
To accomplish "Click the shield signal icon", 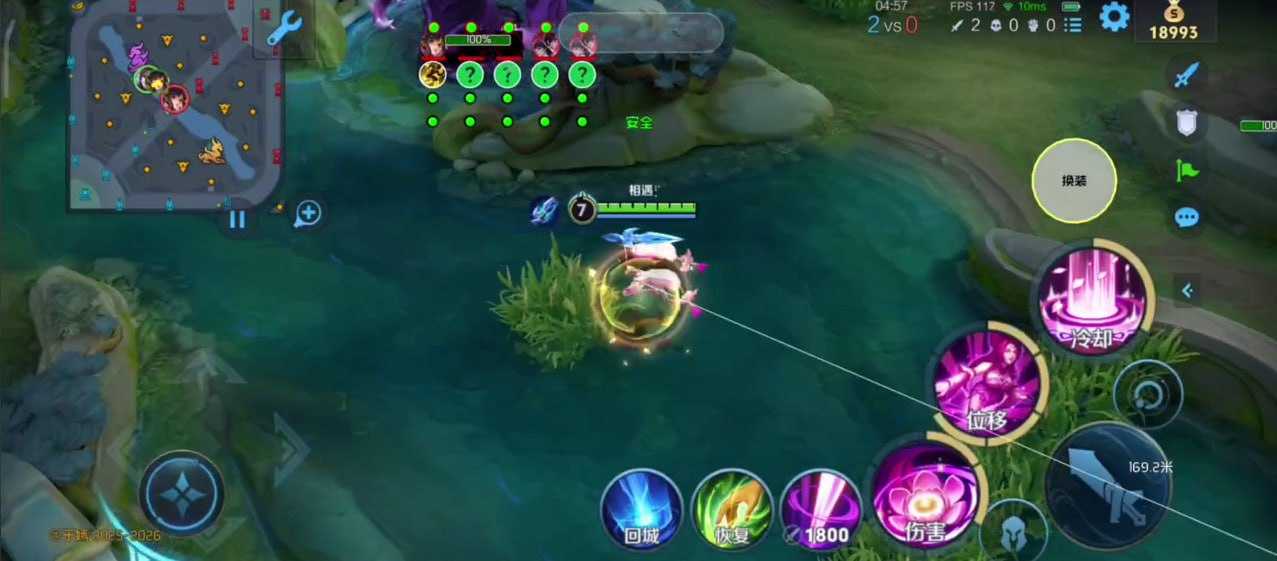I will pos(1187,123).
